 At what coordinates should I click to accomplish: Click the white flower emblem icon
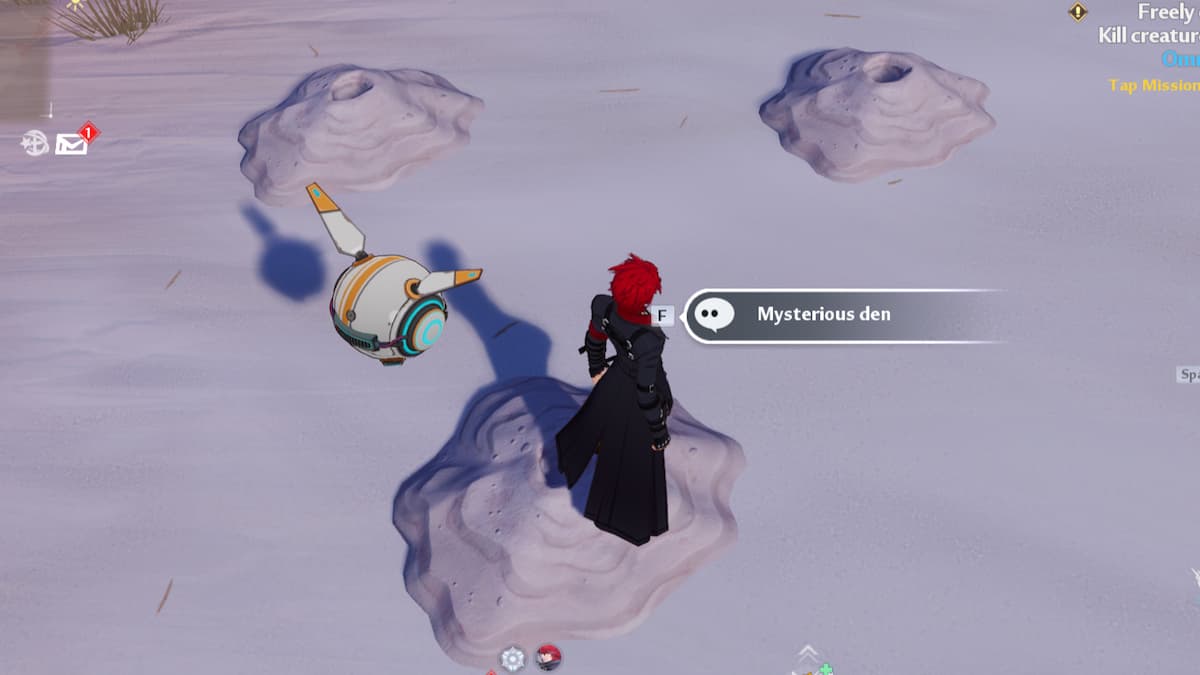pos(512,658)
